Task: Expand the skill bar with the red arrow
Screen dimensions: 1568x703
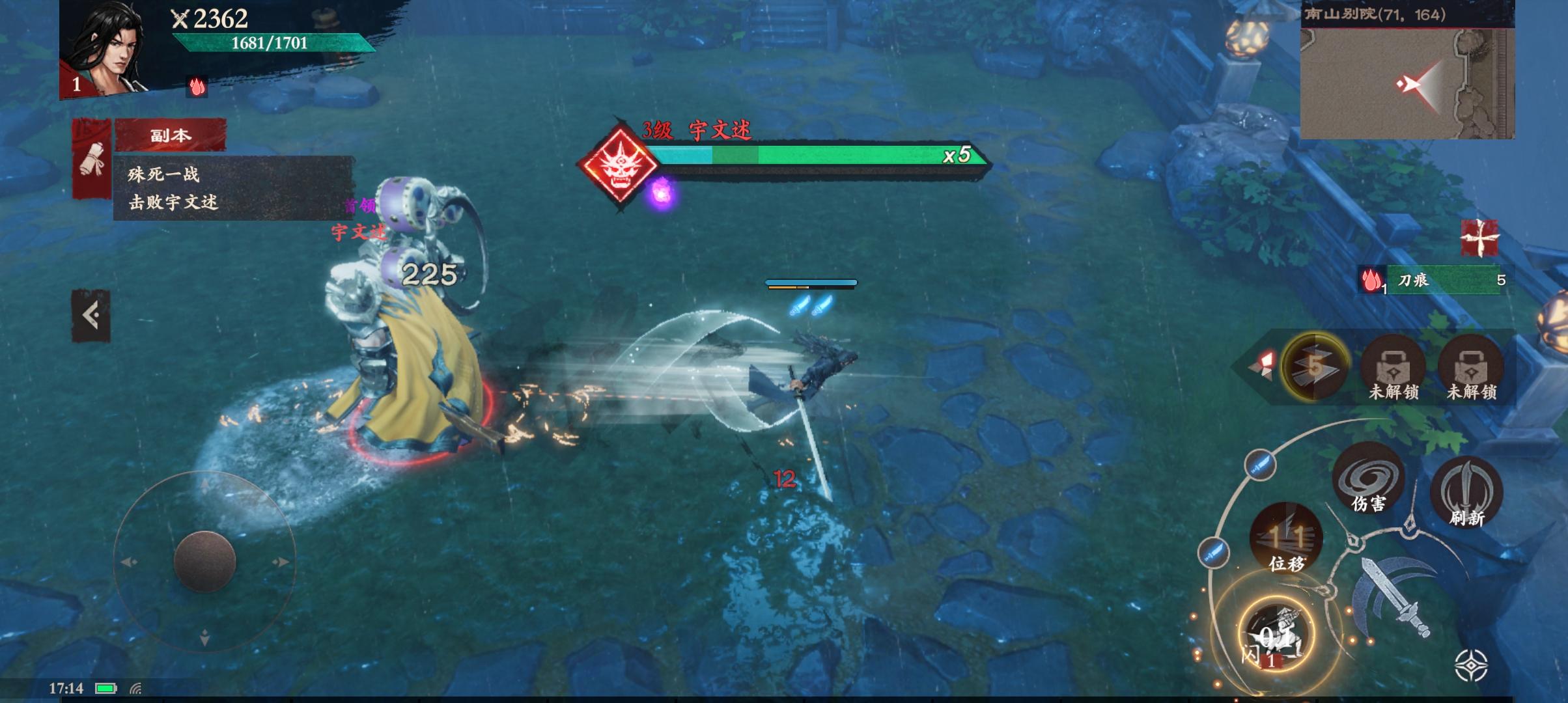Action: pos(1262,366)
